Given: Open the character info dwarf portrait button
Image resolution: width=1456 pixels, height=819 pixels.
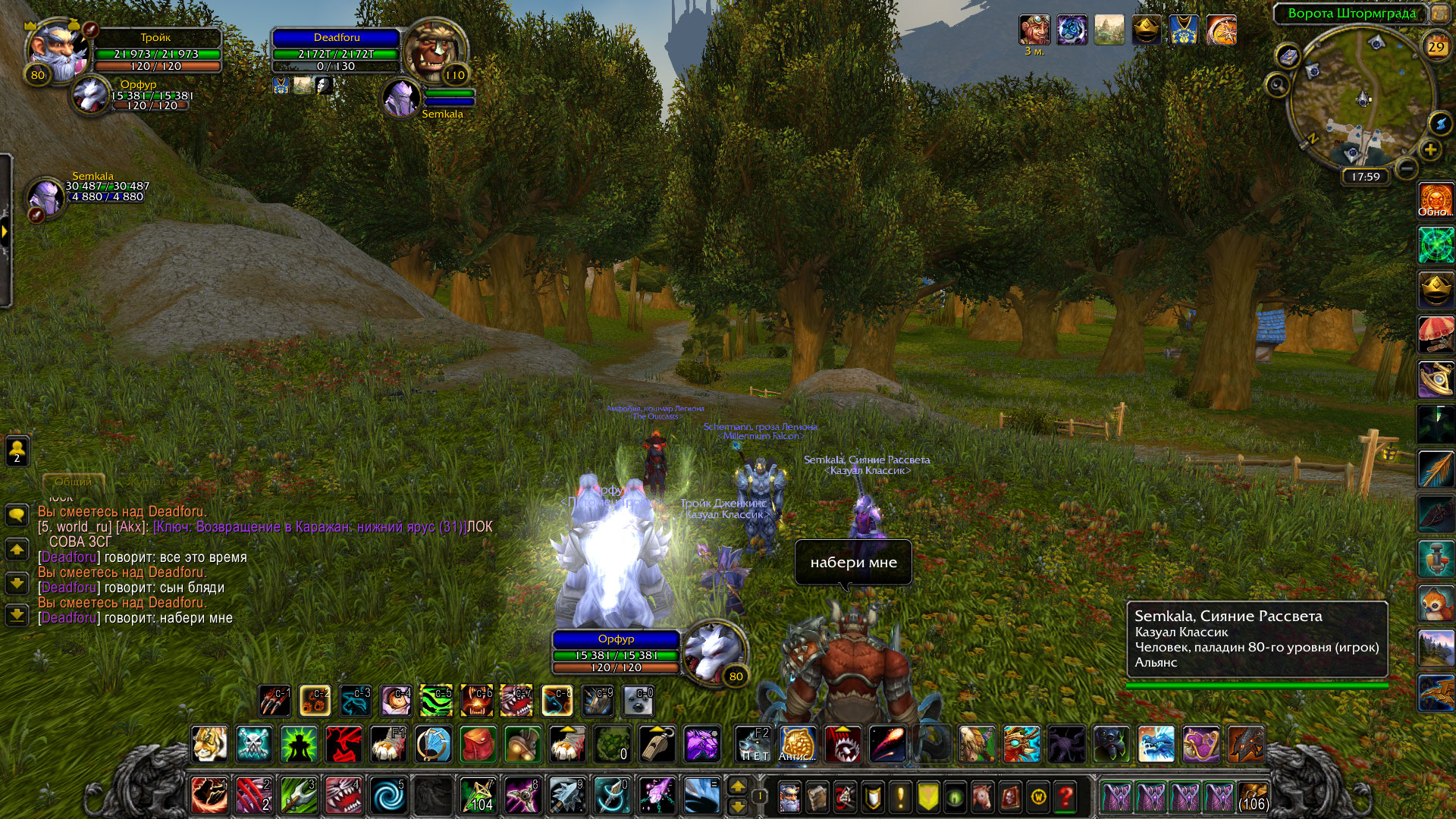Looking at the screenshot, I should 789,797.
